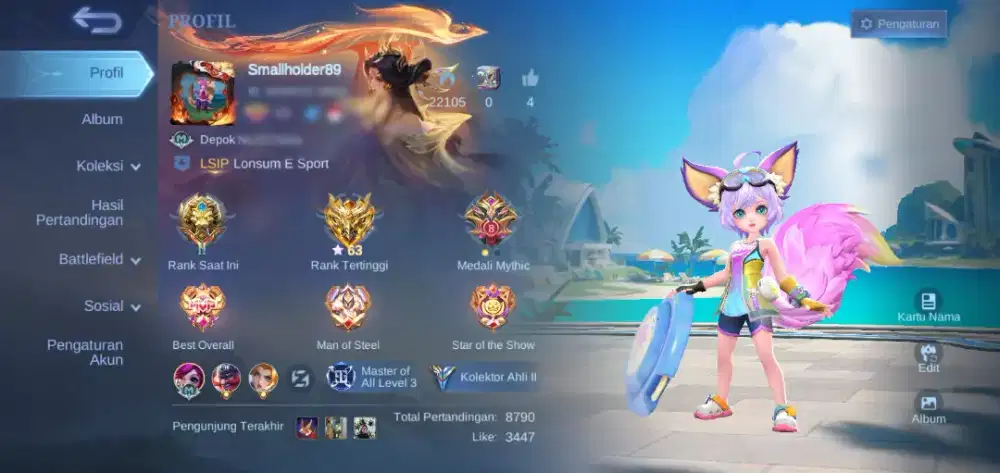Viewport: 1000px width, 473px height.
Task: Open the Kartu Nama name card button
Action: (x=928, y=307)
